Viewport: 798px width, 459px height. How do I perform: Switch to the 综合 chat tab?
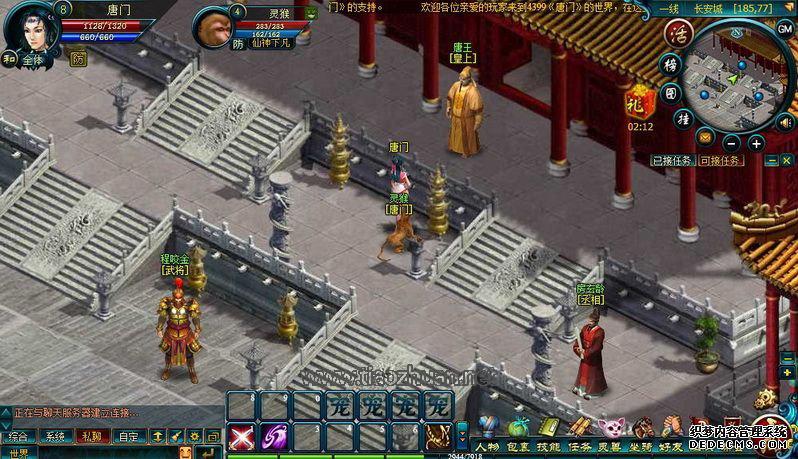pyautogui.click(x=17, y=436)
